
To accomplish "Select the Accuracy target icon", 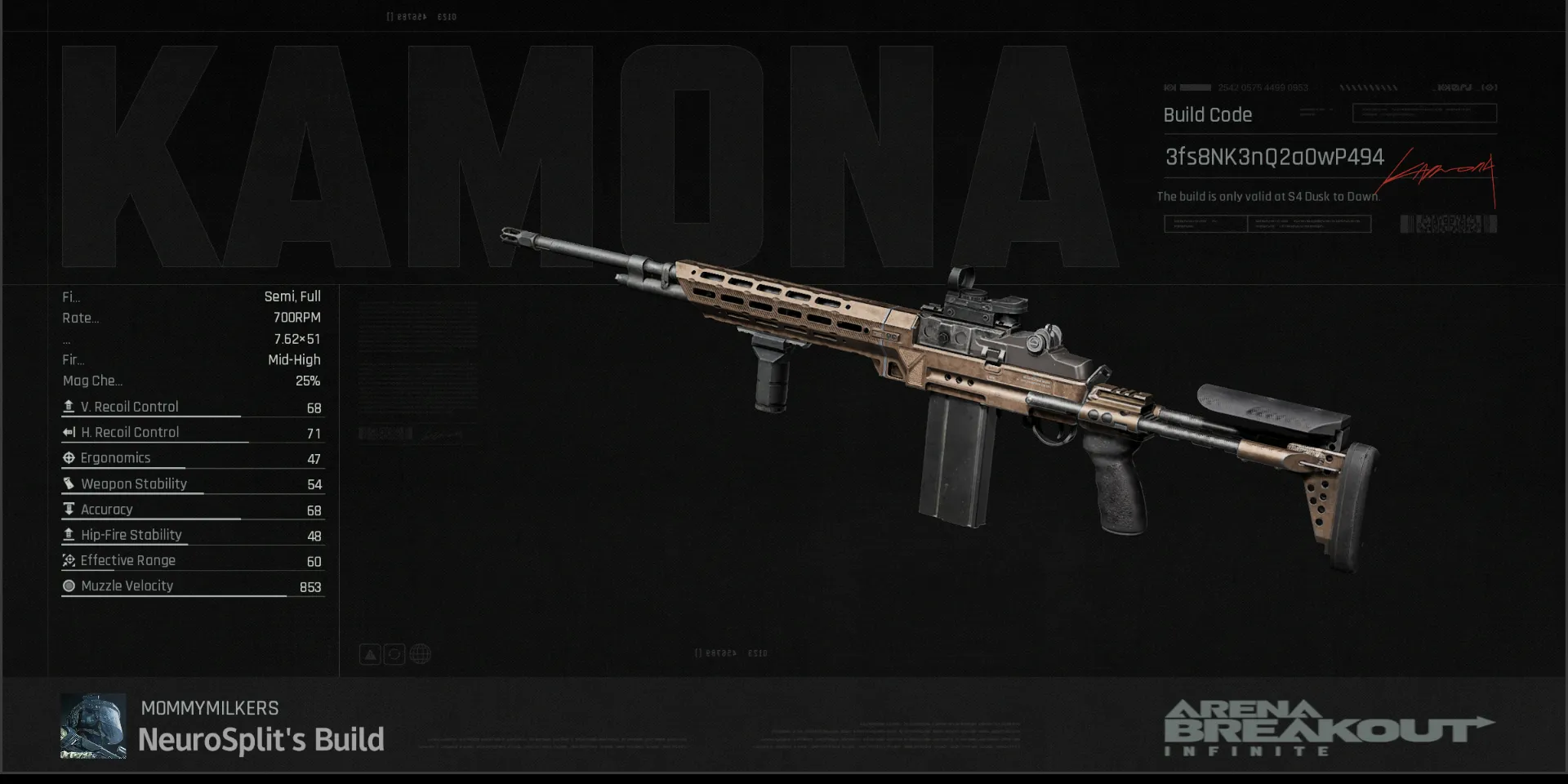I will 69,509.
